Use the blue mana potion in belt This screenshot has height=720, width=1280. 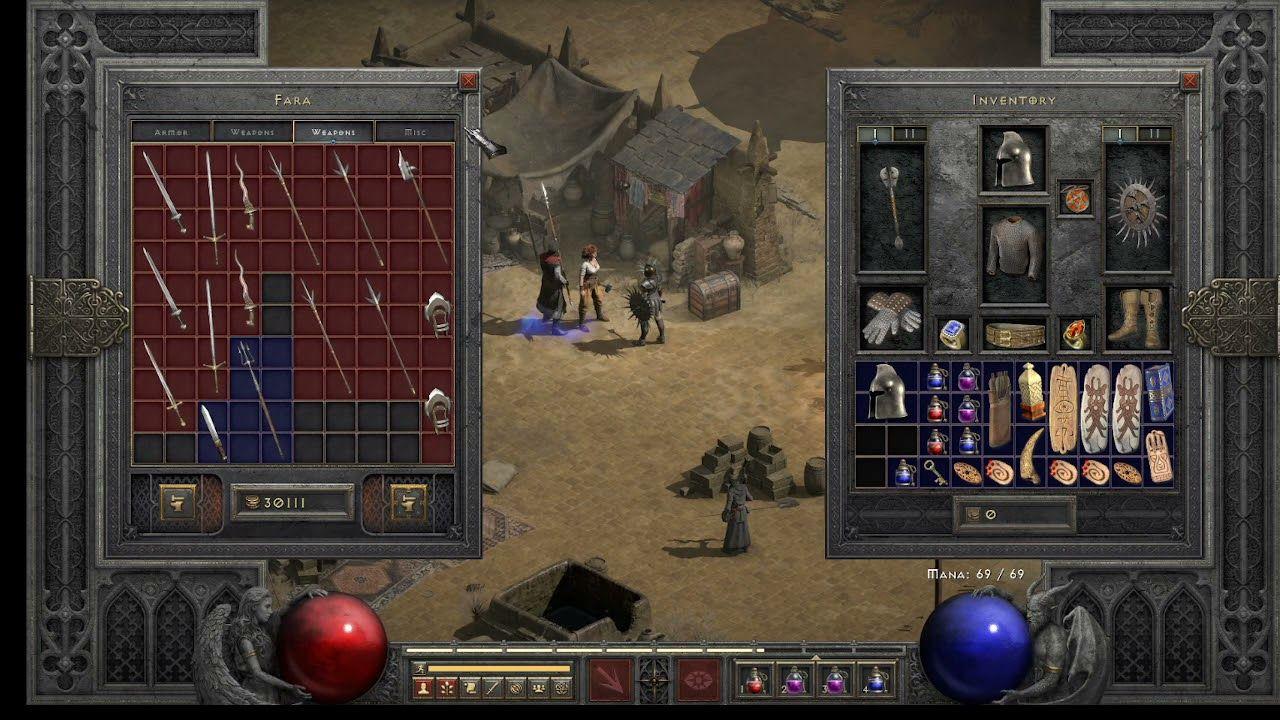click(876, 680)
